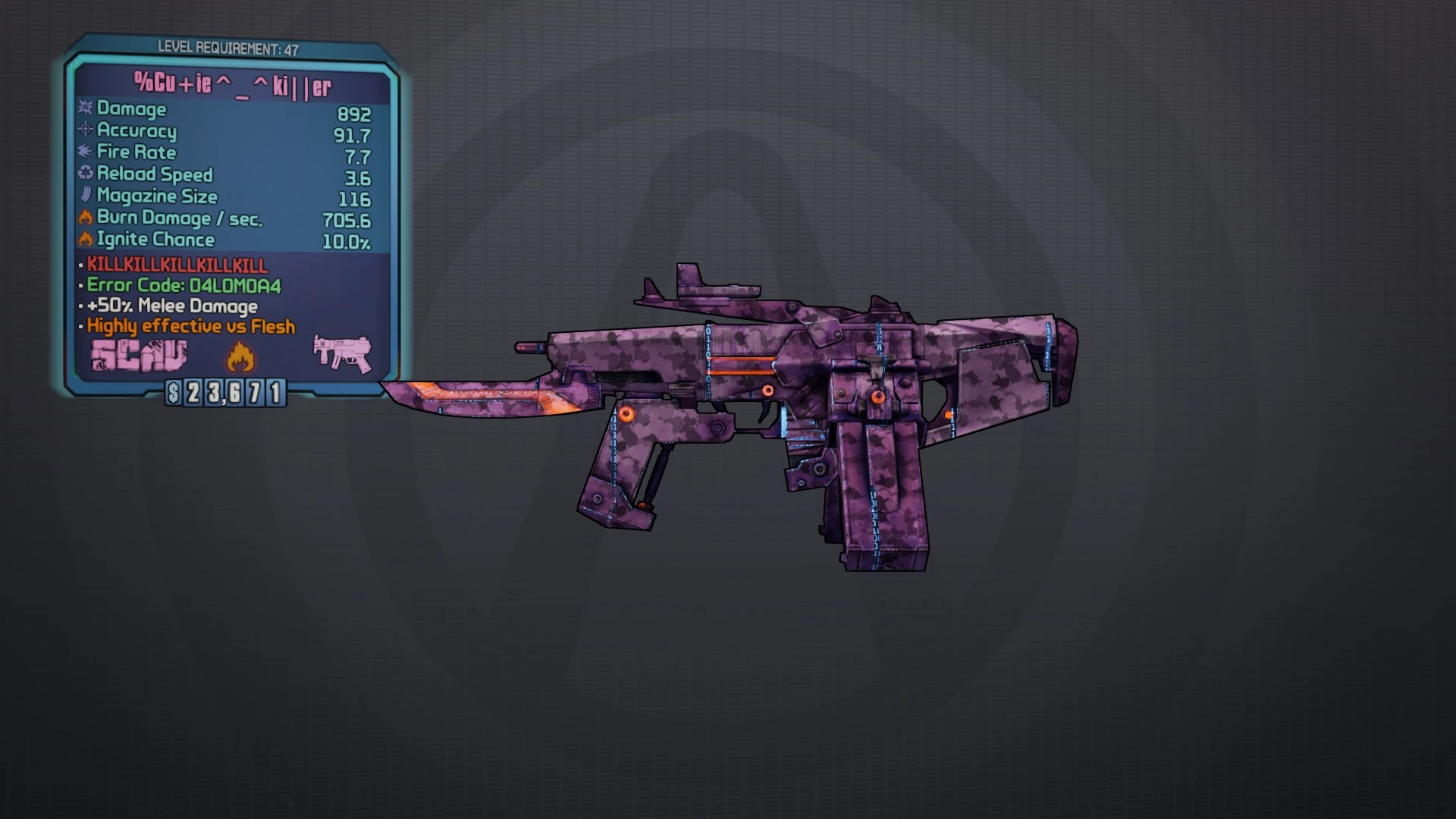This screenshot has width=1456, height=819.
Task: Click the $23,671 price value
Action: pyautogui.click(x=226, y=394)
